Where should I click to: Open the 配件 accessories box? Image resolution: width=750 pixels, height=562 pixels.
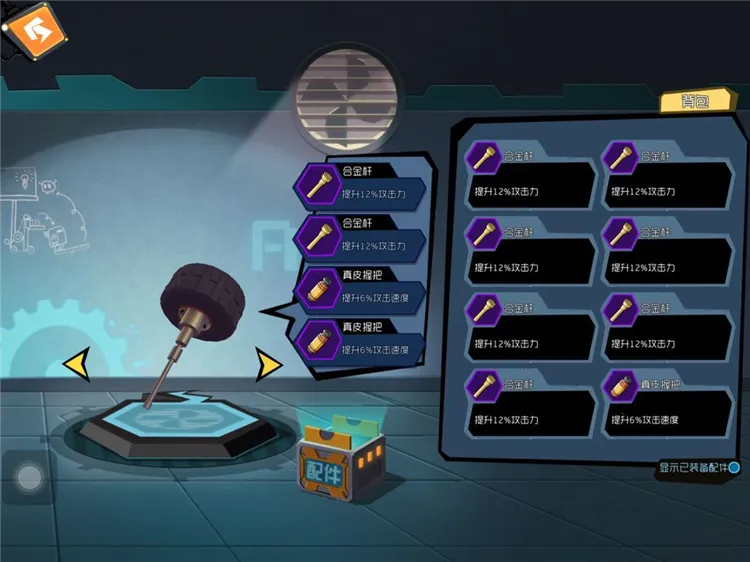click(x=340, y=467)
